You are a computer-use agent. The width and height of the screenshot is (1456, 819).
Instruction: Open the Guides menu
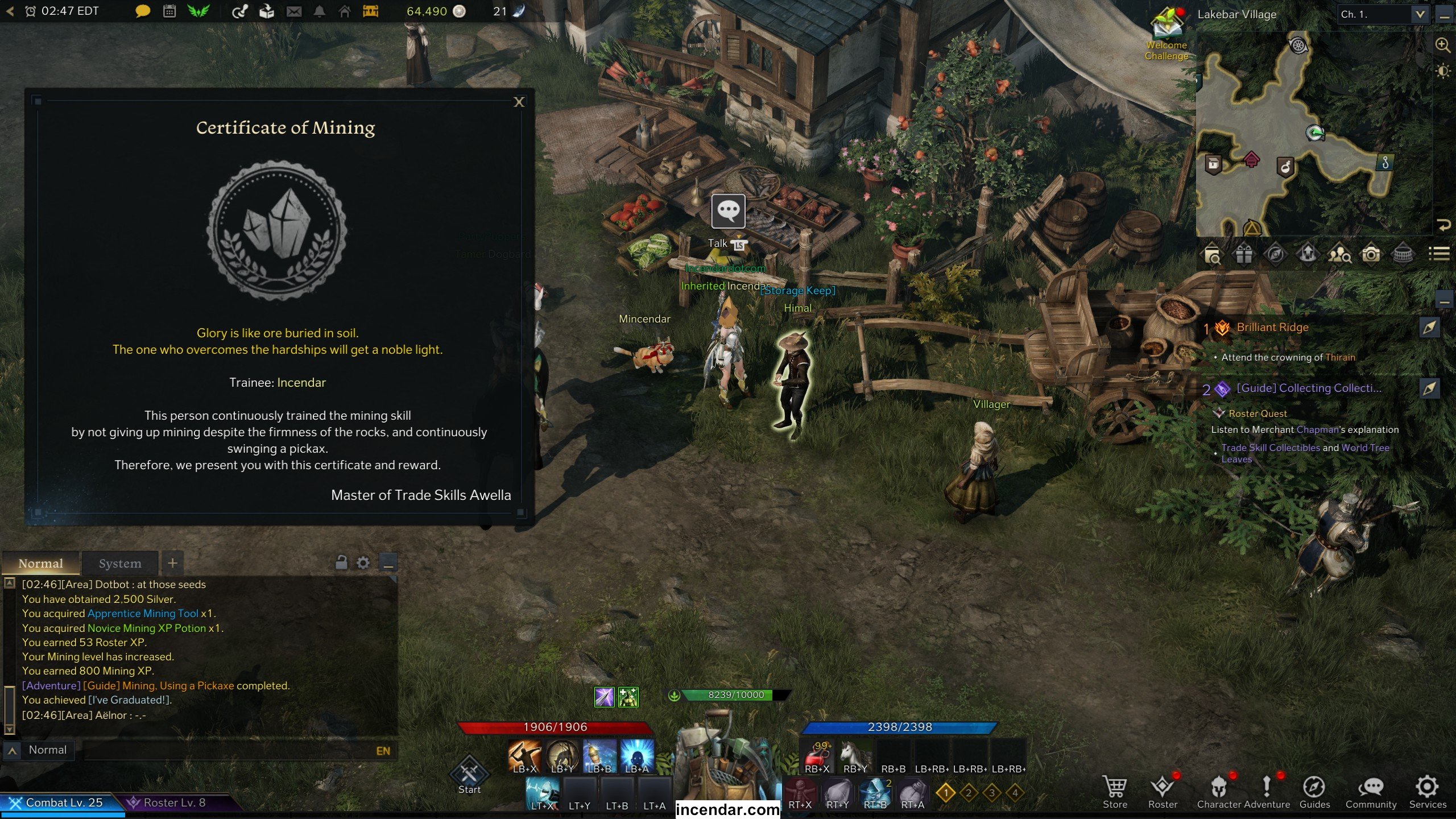coord(1314,791)
